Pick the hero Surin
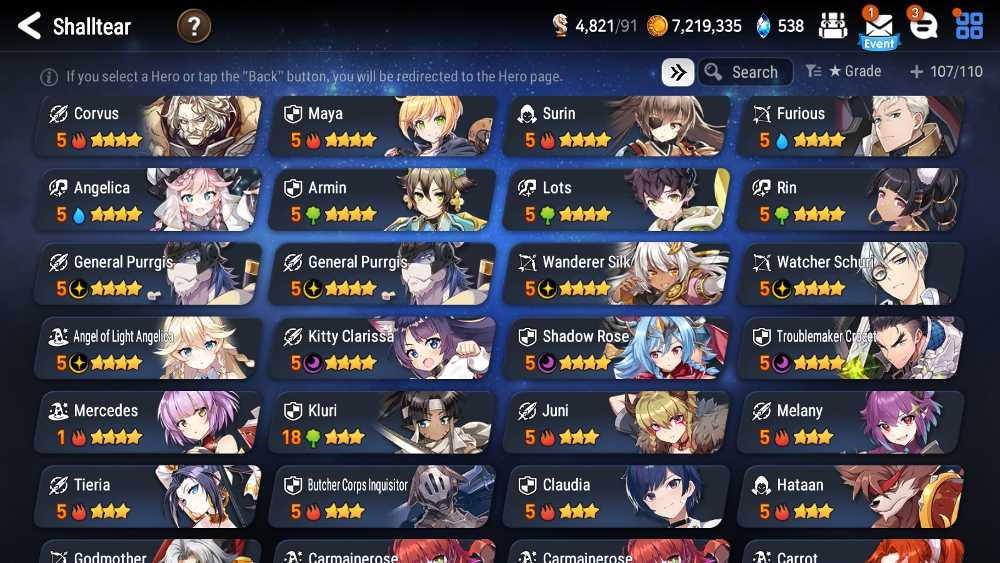The height and width of the screenshot is (563, 1000). coord(618,126)
